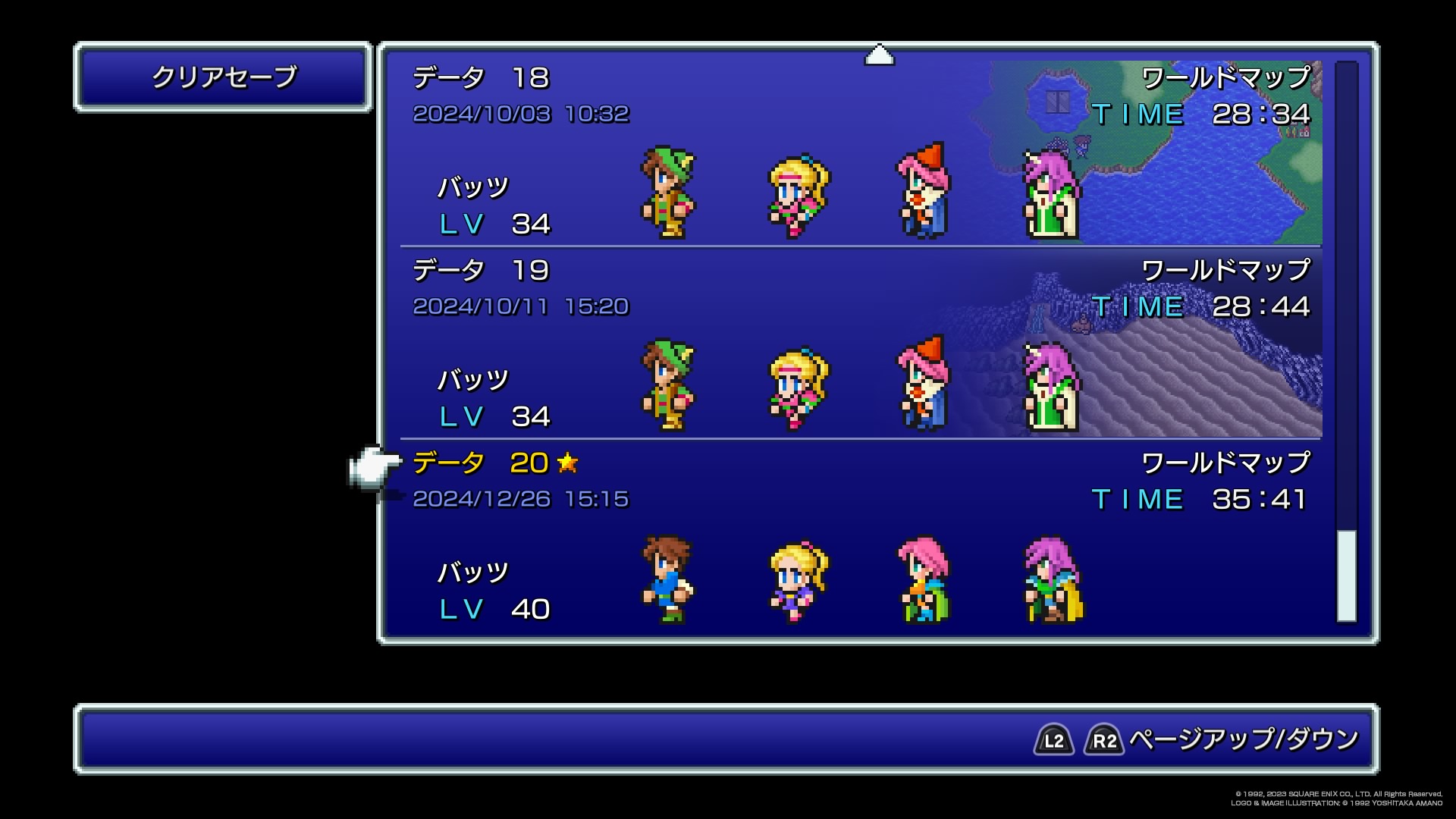The width and height of the screenshot is (1456, 819).
Task: Pick the starred データ 20 save slot
Action: [860, 537]
